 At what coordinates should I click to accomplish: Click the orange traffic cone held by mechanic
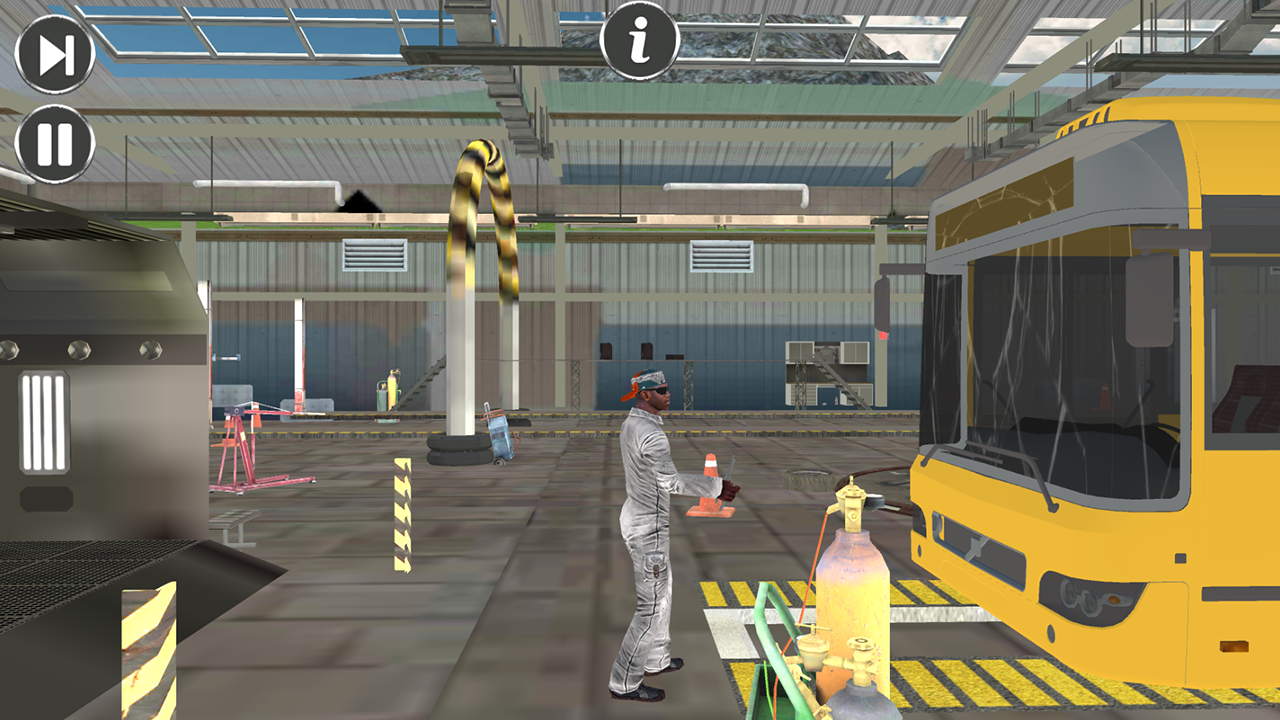pyautogui.click(x=711, y=485)
